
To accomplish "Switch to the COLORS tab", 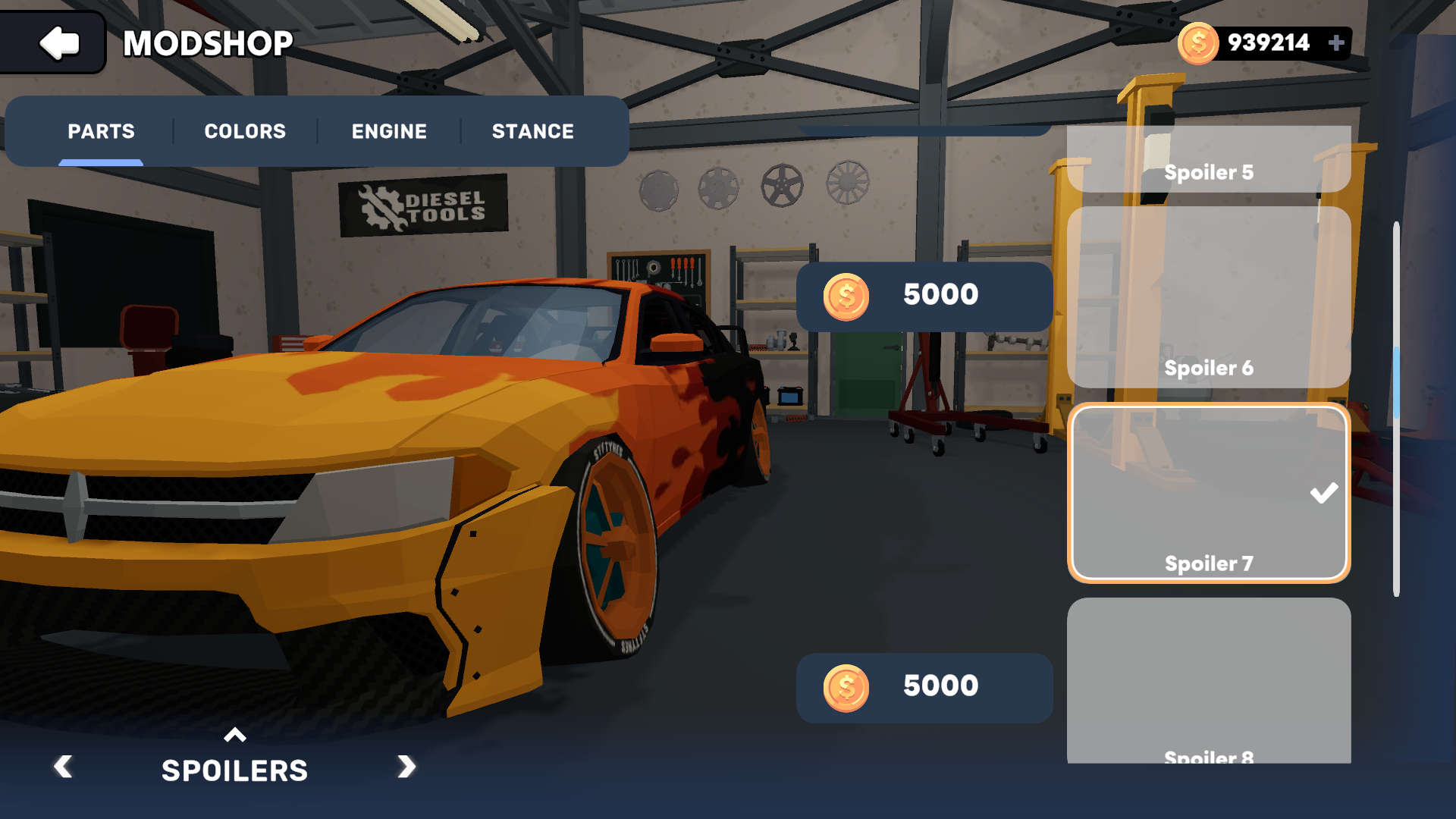I will tap(244, 131).
